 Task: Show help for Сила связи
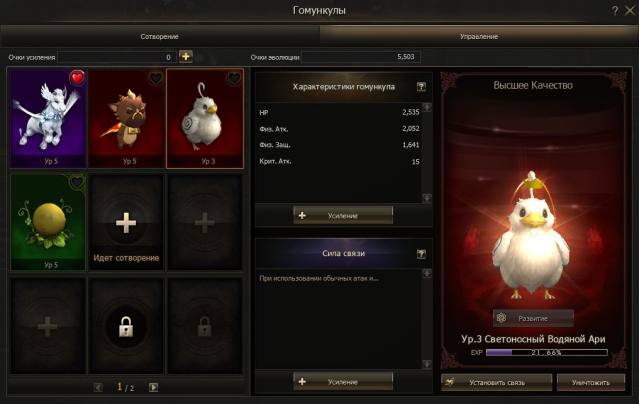421,254
